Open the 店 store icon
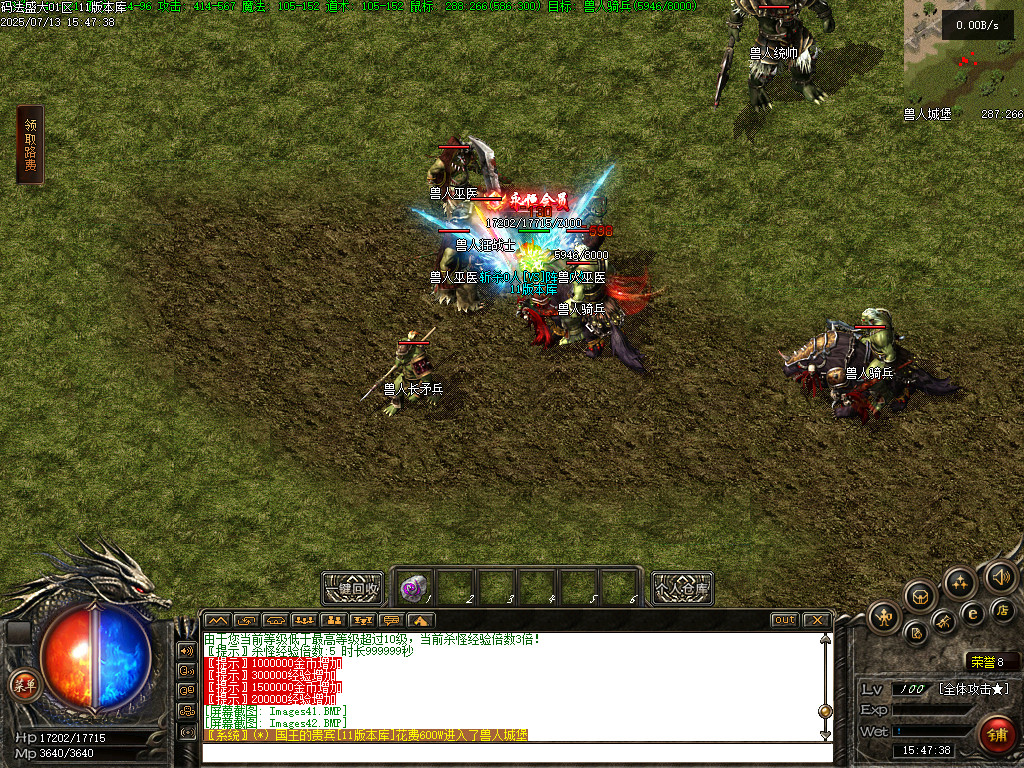Image resolution: width=1024 pixels, height=768 pixels. [1003, 609]
